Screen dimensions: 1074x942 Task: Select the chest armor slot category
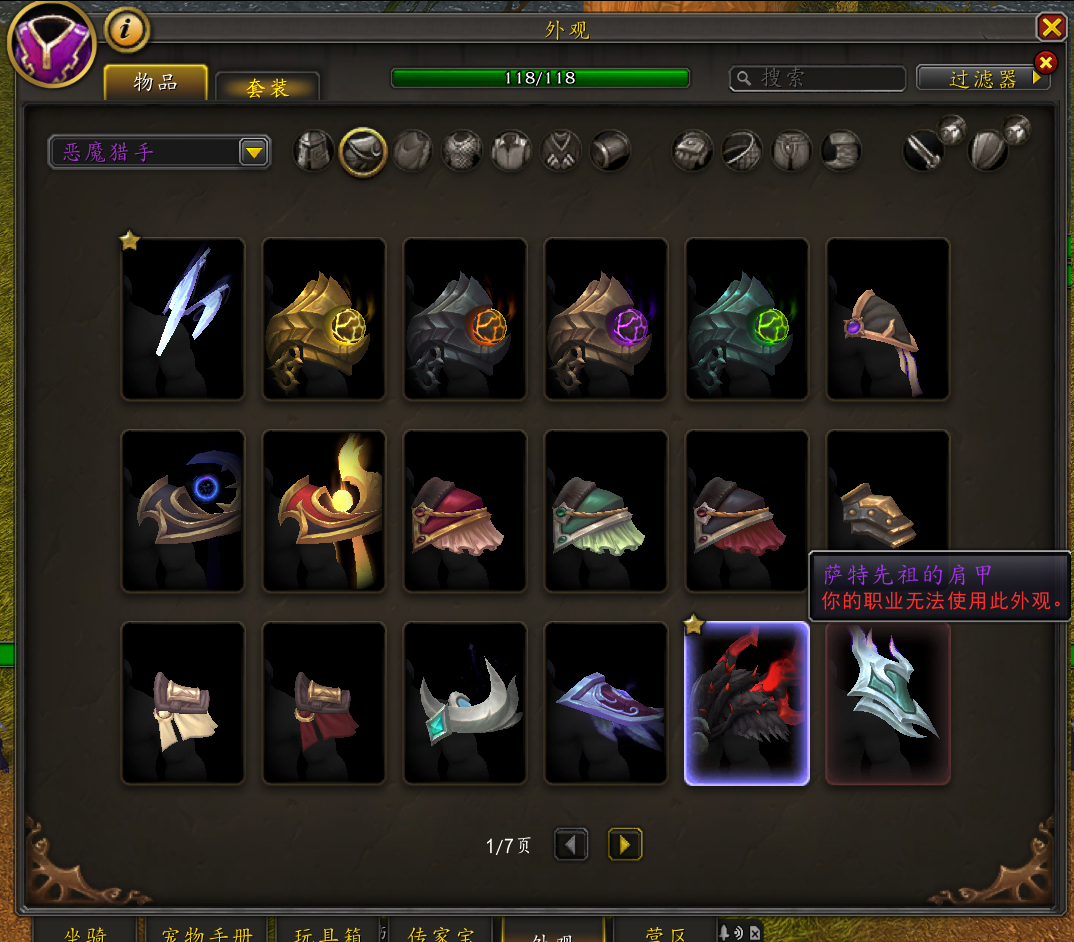click(x=462, y=152)
